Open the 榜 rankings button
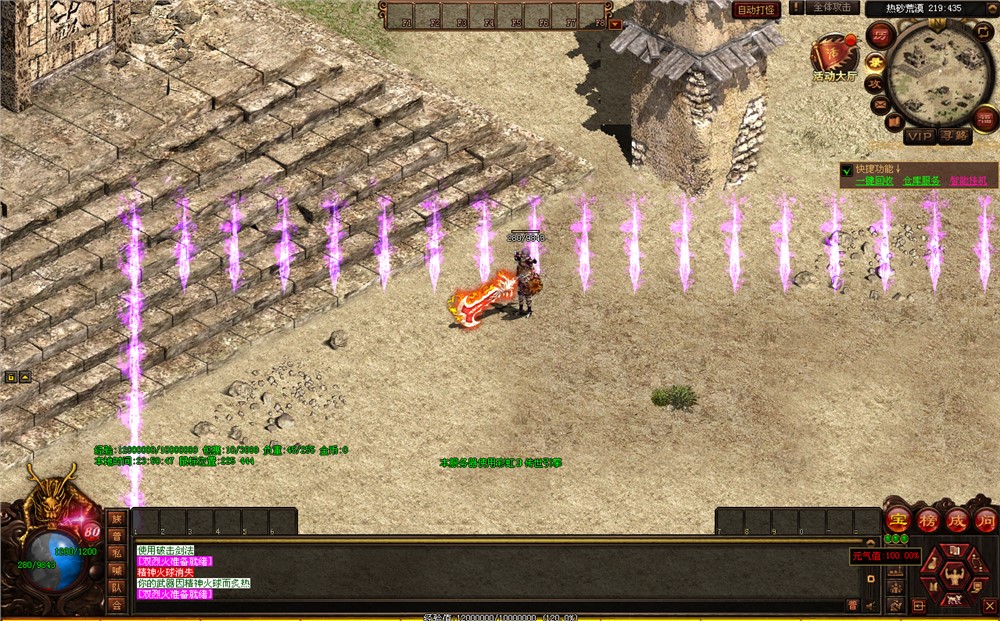 (927, 520)
